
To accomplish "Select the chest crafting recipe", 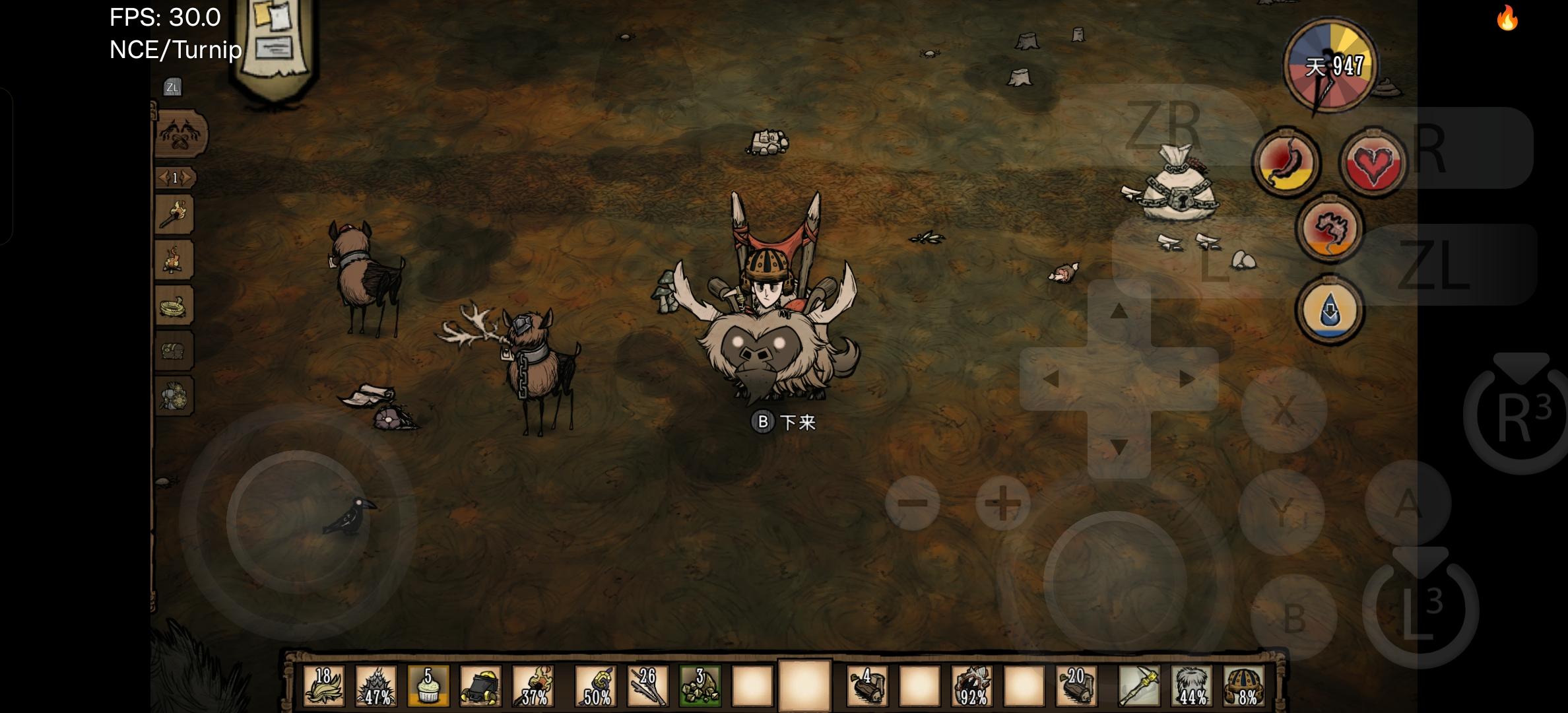I will tap(175, 350).
